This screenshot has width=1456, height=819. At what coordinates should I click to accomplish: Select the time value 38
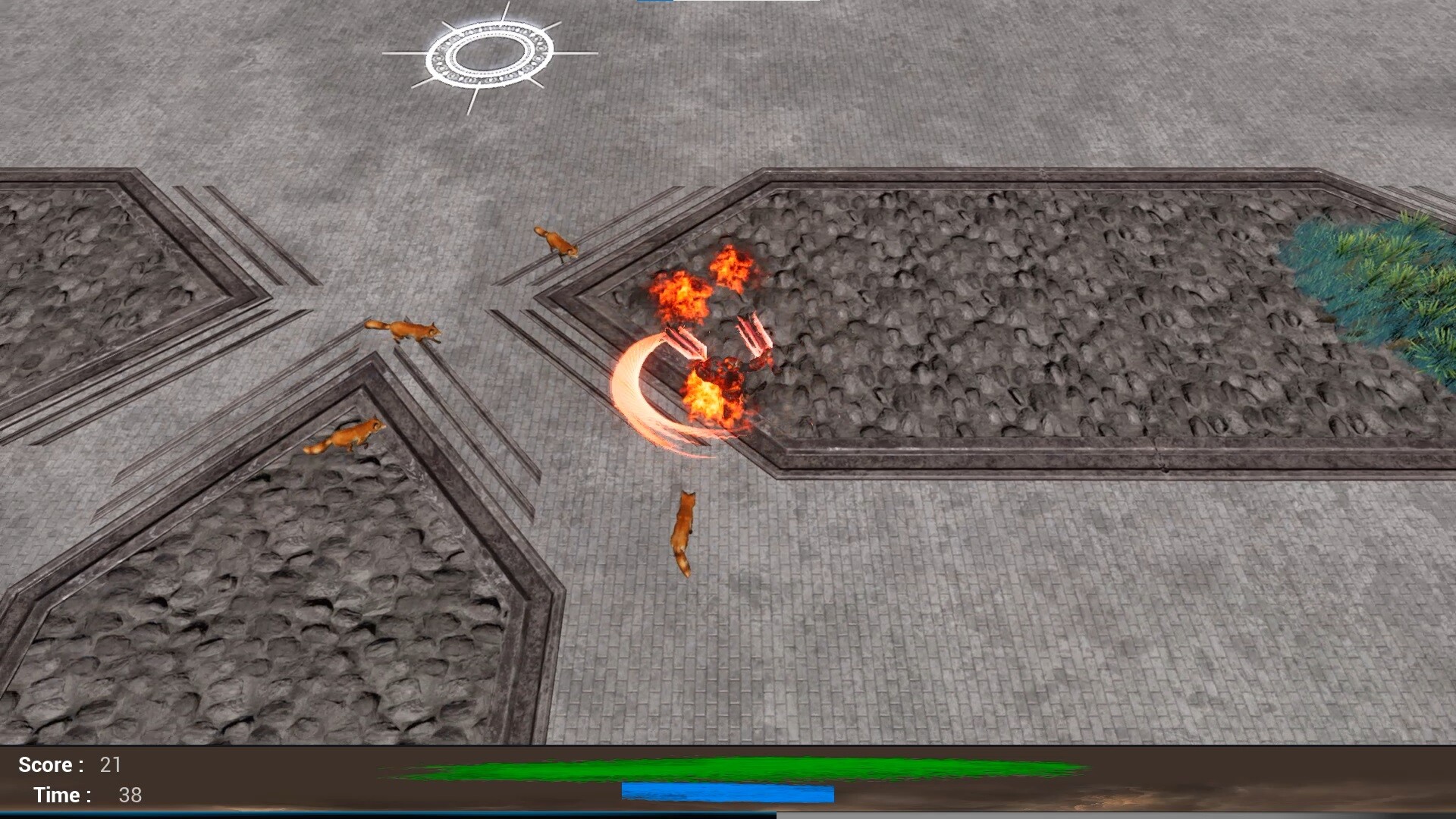(130, 796)
